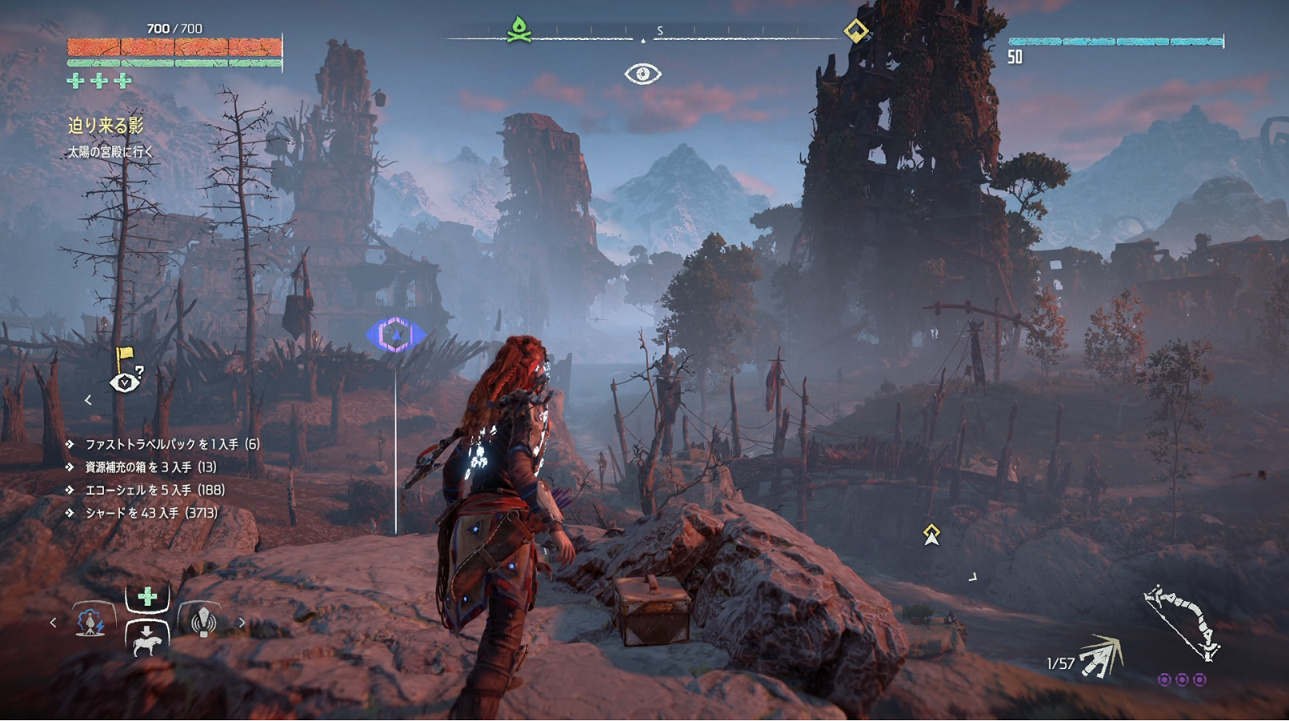Click the yellow flag eye marker
The width and height of the screenshot is (1289, 721).
pyautogui.click(x=125, y=374)
